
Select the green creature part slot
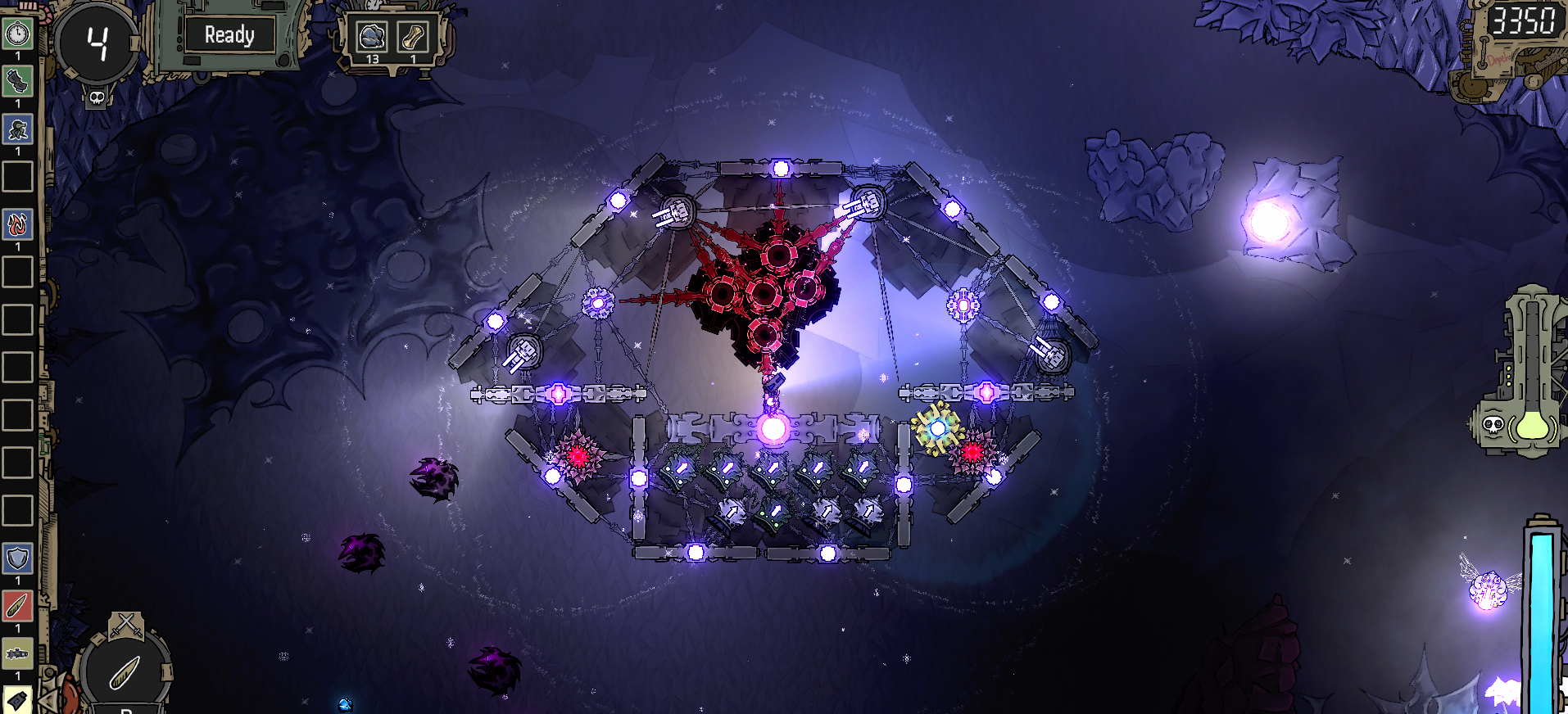[x=17, y=129]
